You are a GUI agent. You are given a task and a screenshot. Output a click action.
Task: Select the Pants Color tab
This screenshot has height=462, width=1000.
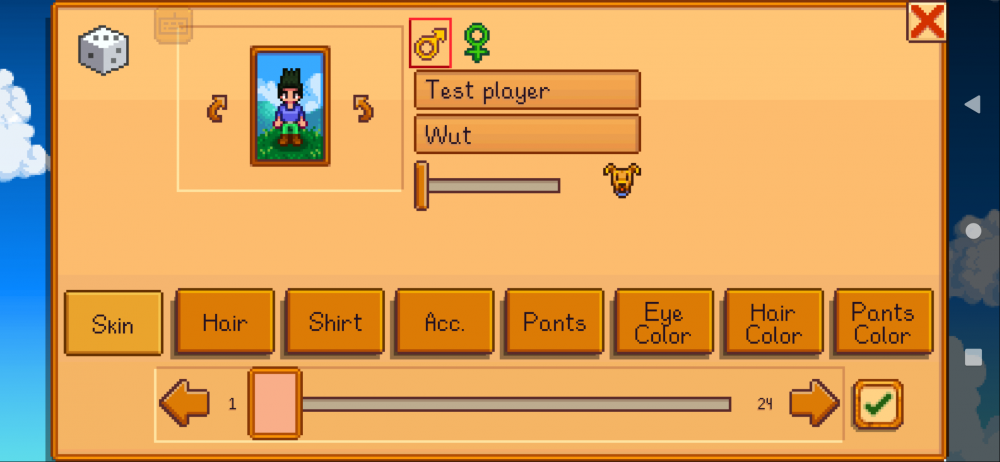pyautogui.click(x=883, y=322)
